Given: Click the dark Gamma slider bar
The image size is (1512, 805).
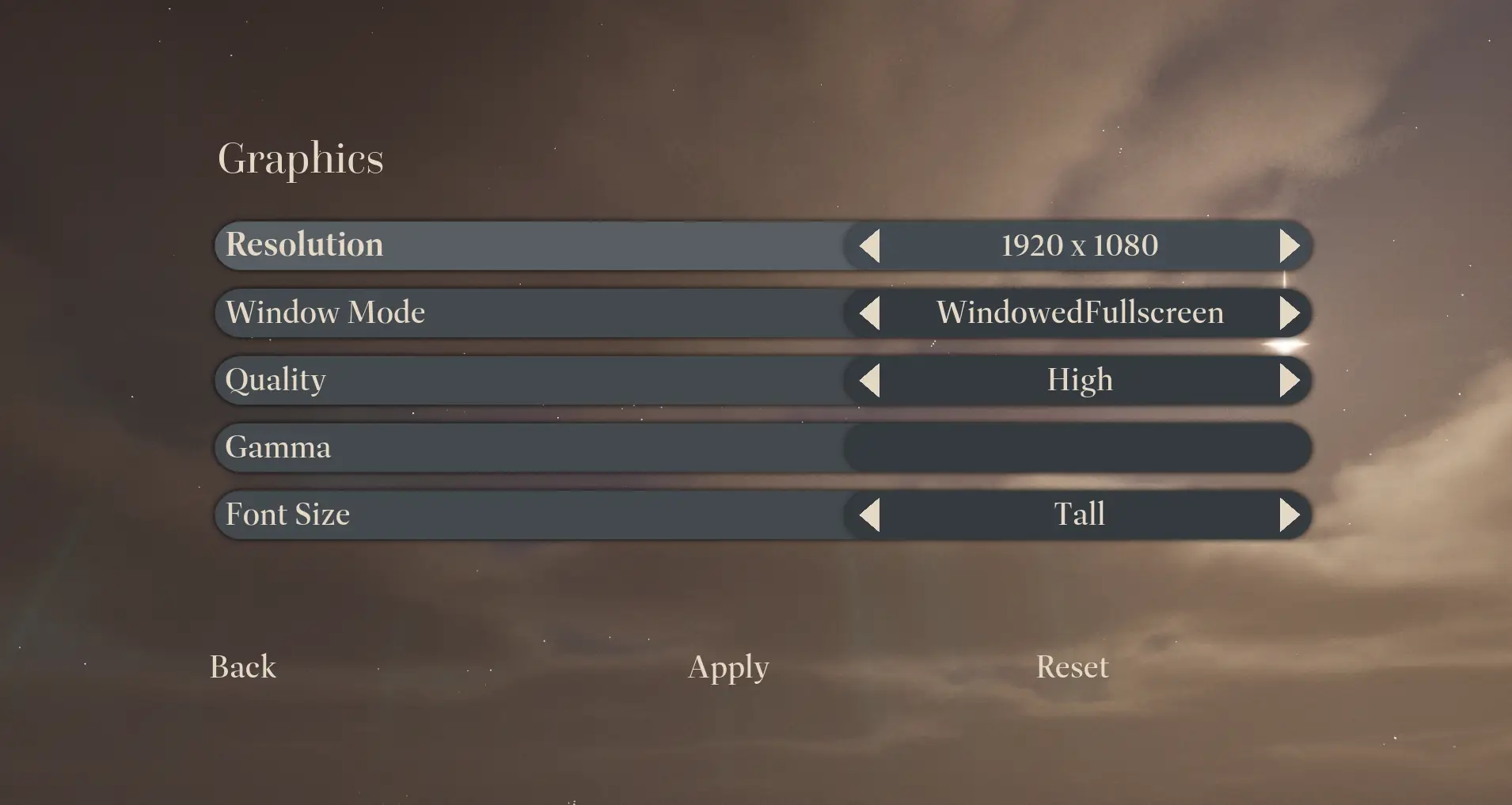Looking at the screenshot, I should (1078, 448).
